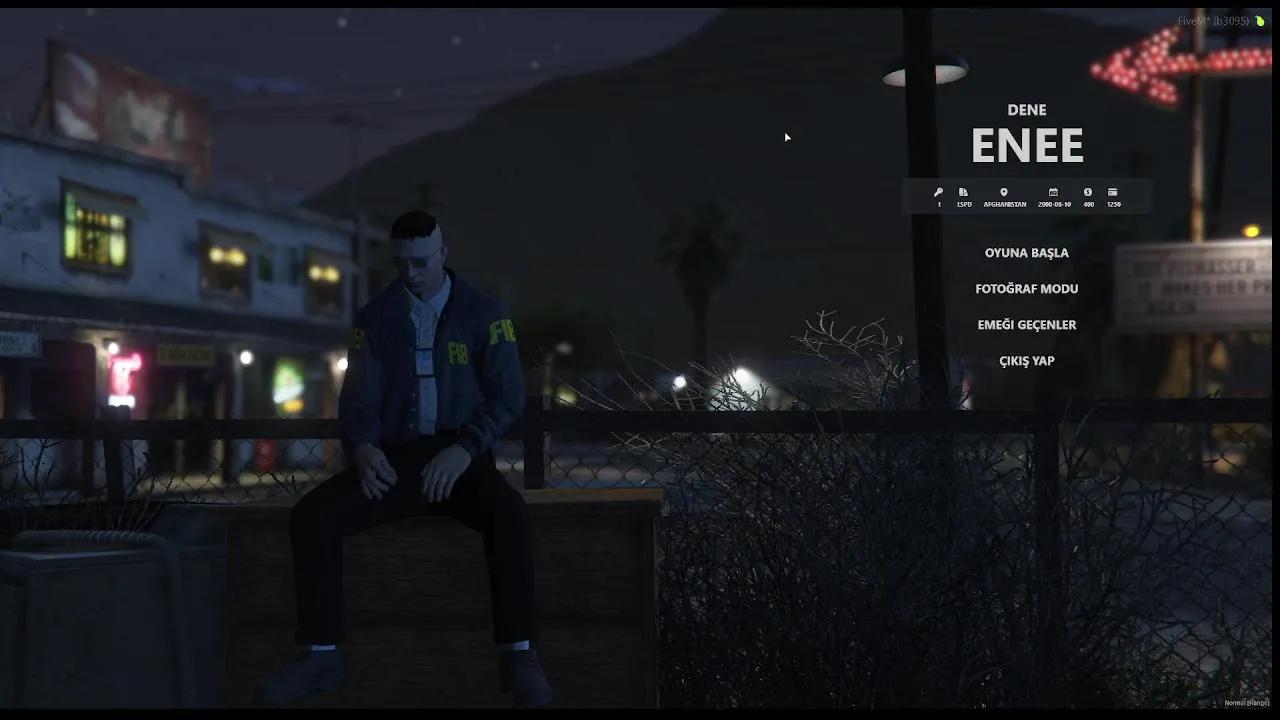The image size is (1280, 720).
Task: Click the calendar icon above the birth date
Action: (1052, 192)
